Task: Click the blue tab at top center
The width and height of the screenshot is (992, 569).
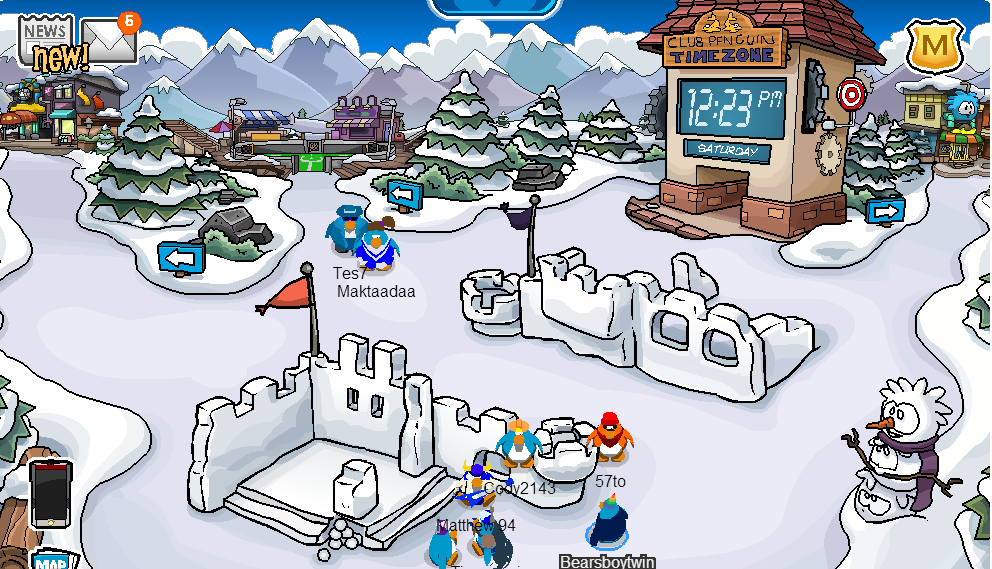Action: click(495, 7)
